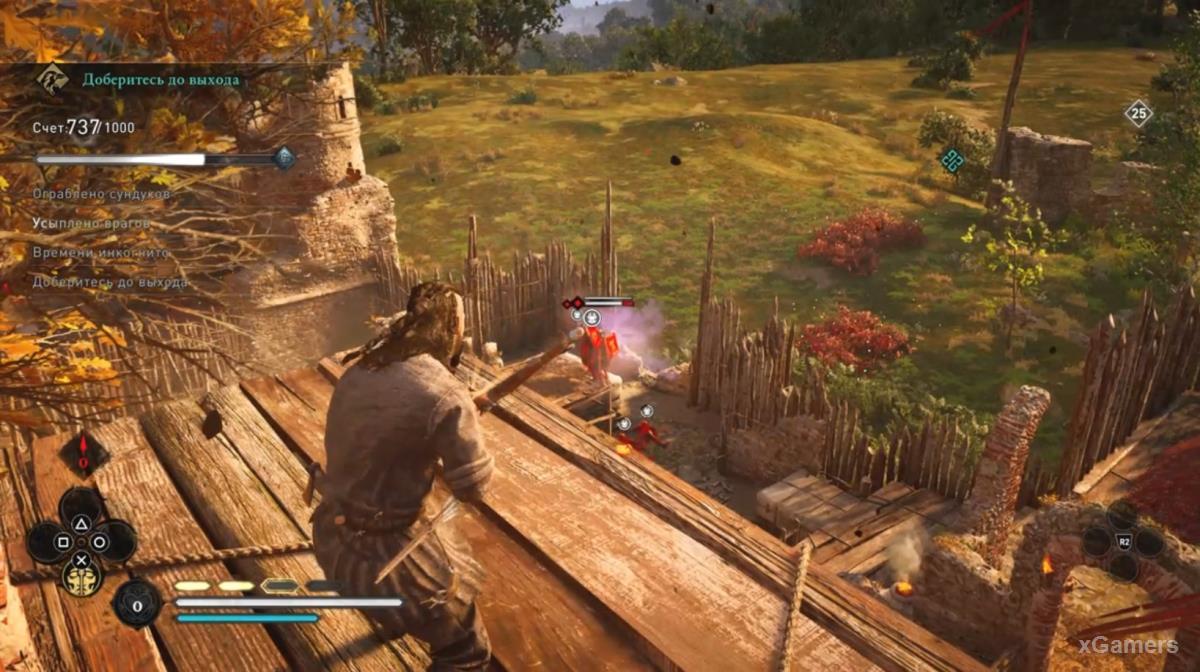Click the white diamond marker showing 25
Screen dimensions: 1200x672
coord(1138,113)
